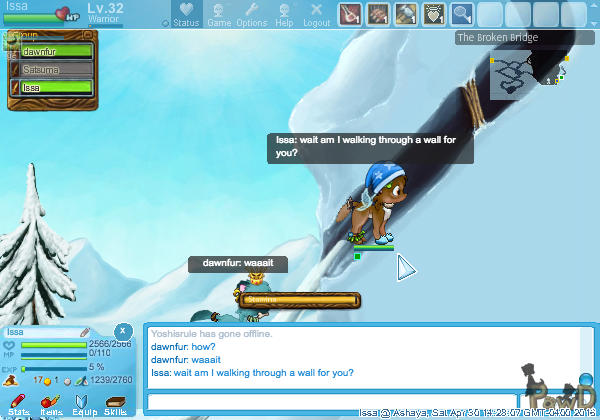
Task: Select Satsuma in the group list
Action: [x=55, y=69]
